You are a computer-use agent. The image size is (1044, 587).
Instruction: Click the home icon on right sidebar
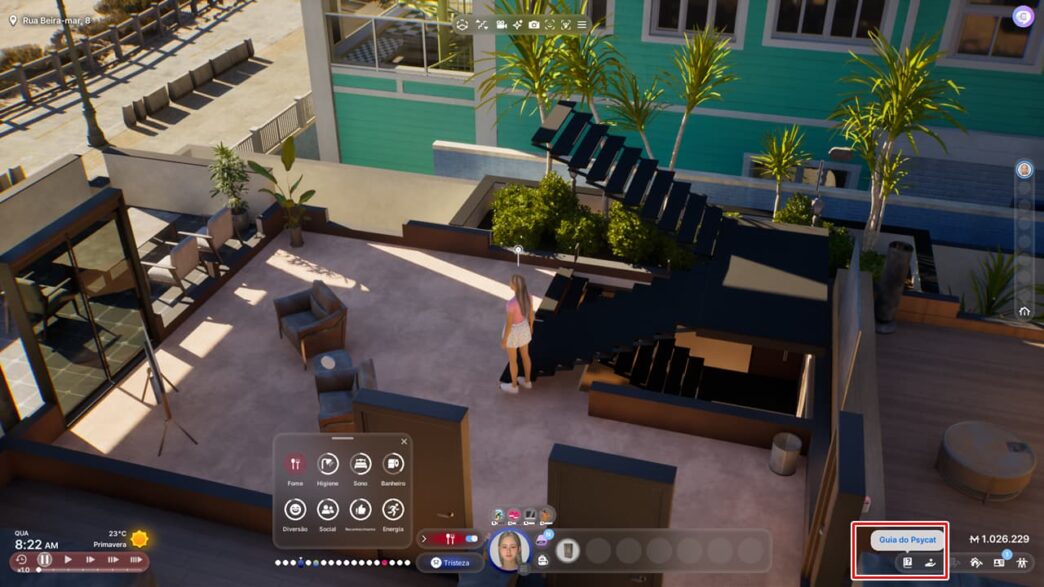point(1024,312)
